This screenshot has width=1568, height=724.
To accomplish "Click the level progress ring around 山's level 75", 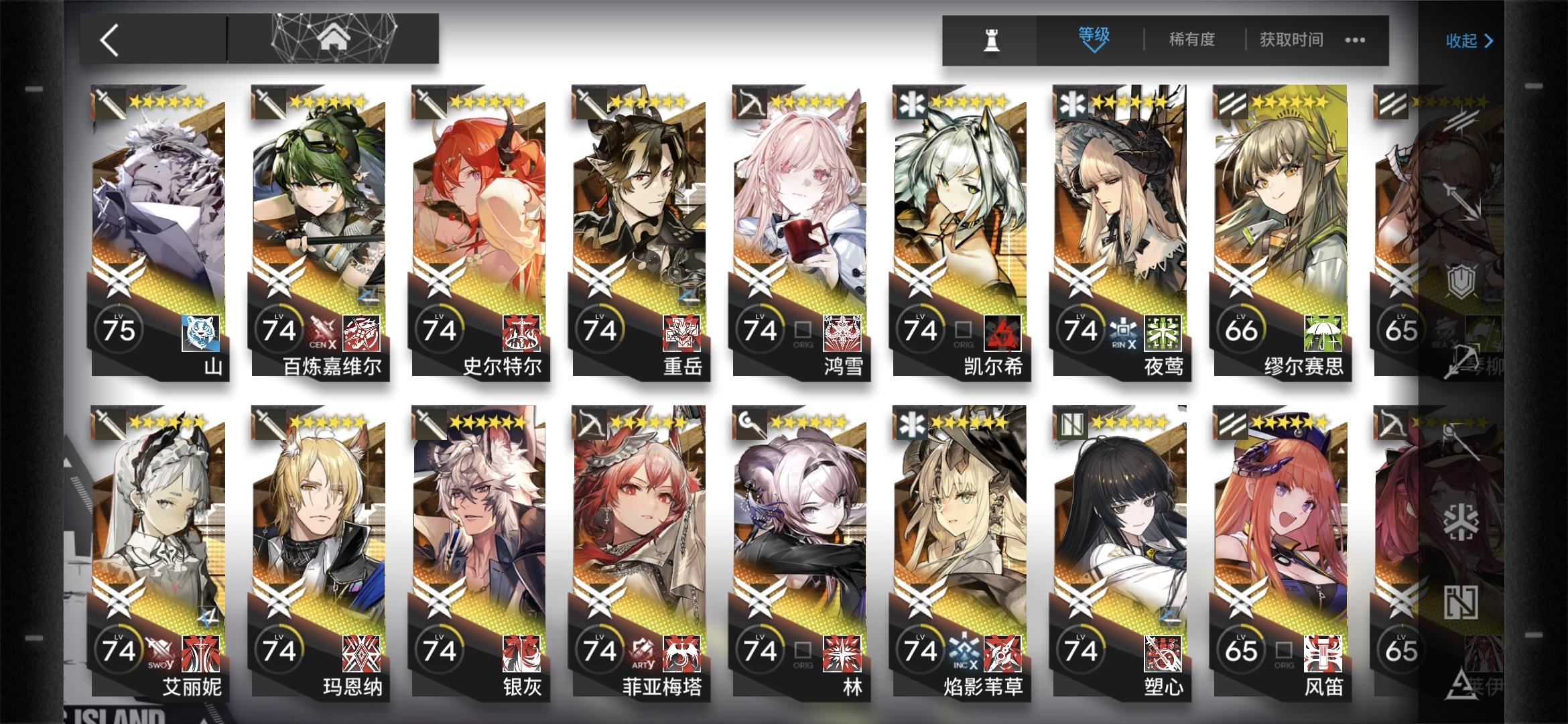I will click(x=119, y=328).
